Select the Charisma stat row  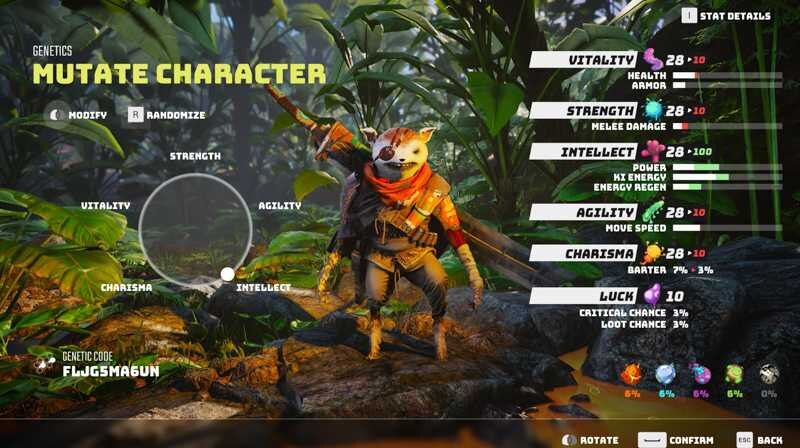[x=603, y=253]
